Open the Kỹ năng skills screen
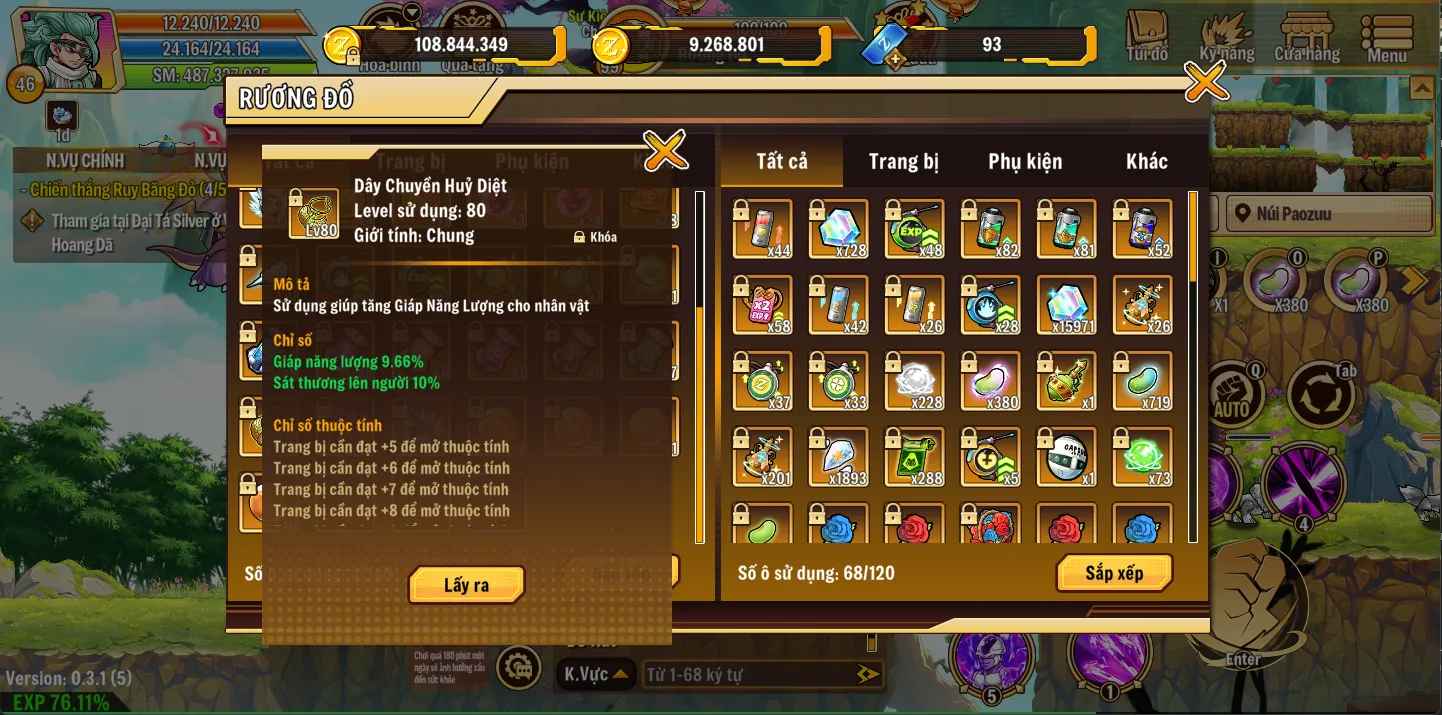The width and height of the screenshot is (1442, 715). 1226,38
